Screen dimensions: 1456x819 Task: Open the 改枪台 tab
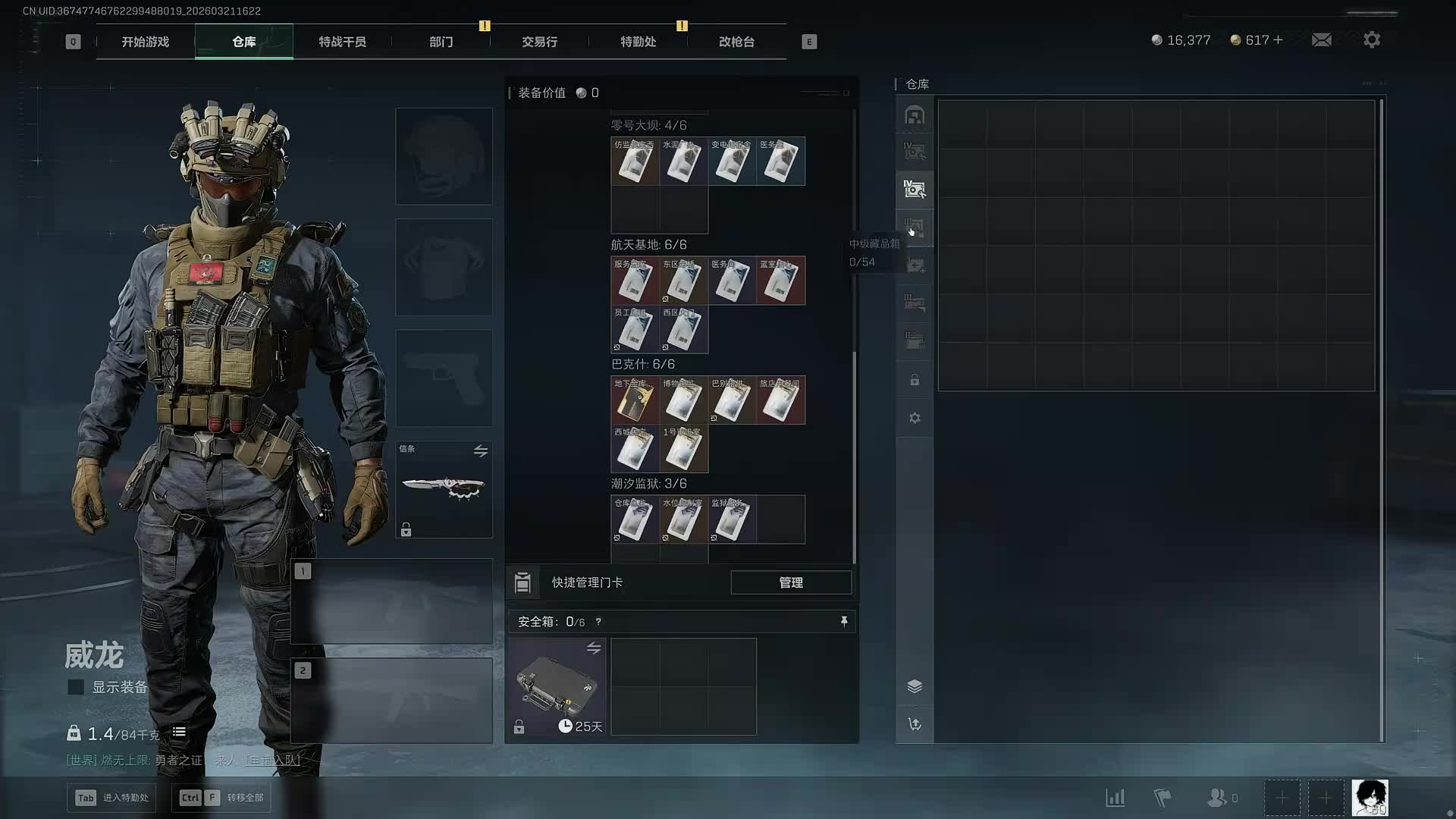point(736,42)
